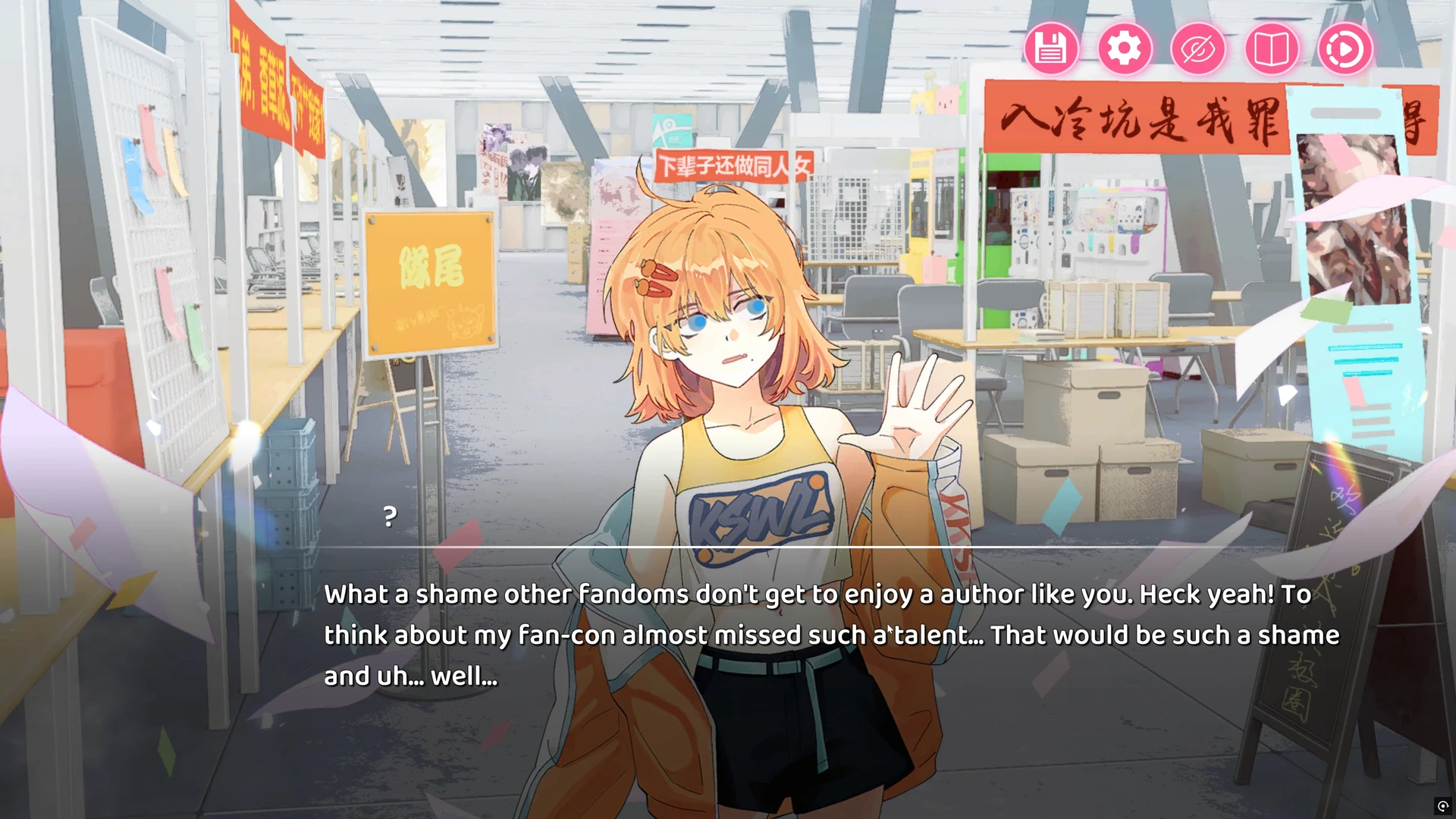Open the dialogue log book icon
This screenshot has height=819, width=1456.
pos(1272,49)
